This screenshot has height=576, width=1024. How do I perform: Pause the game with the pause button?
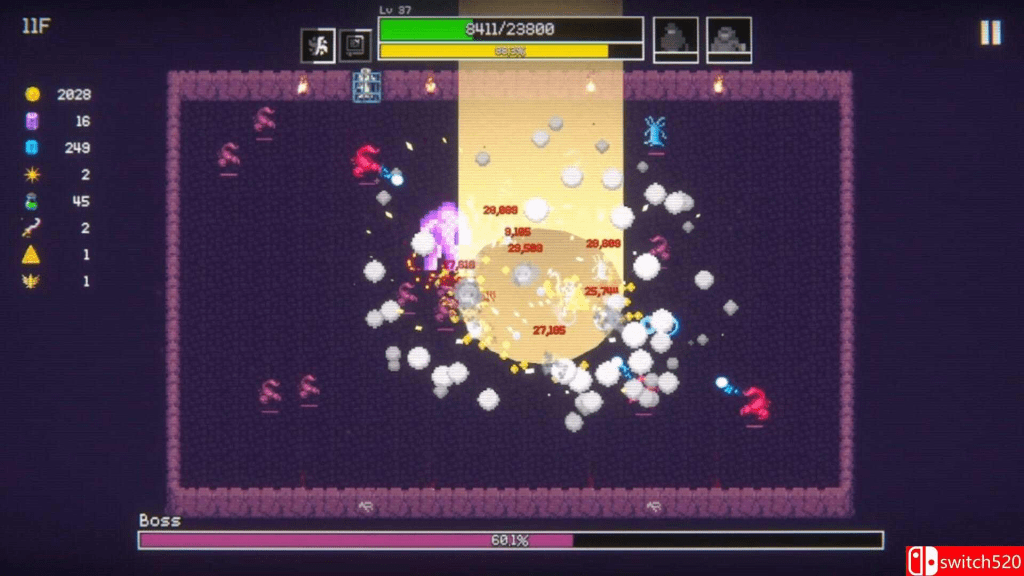point(990,33)
